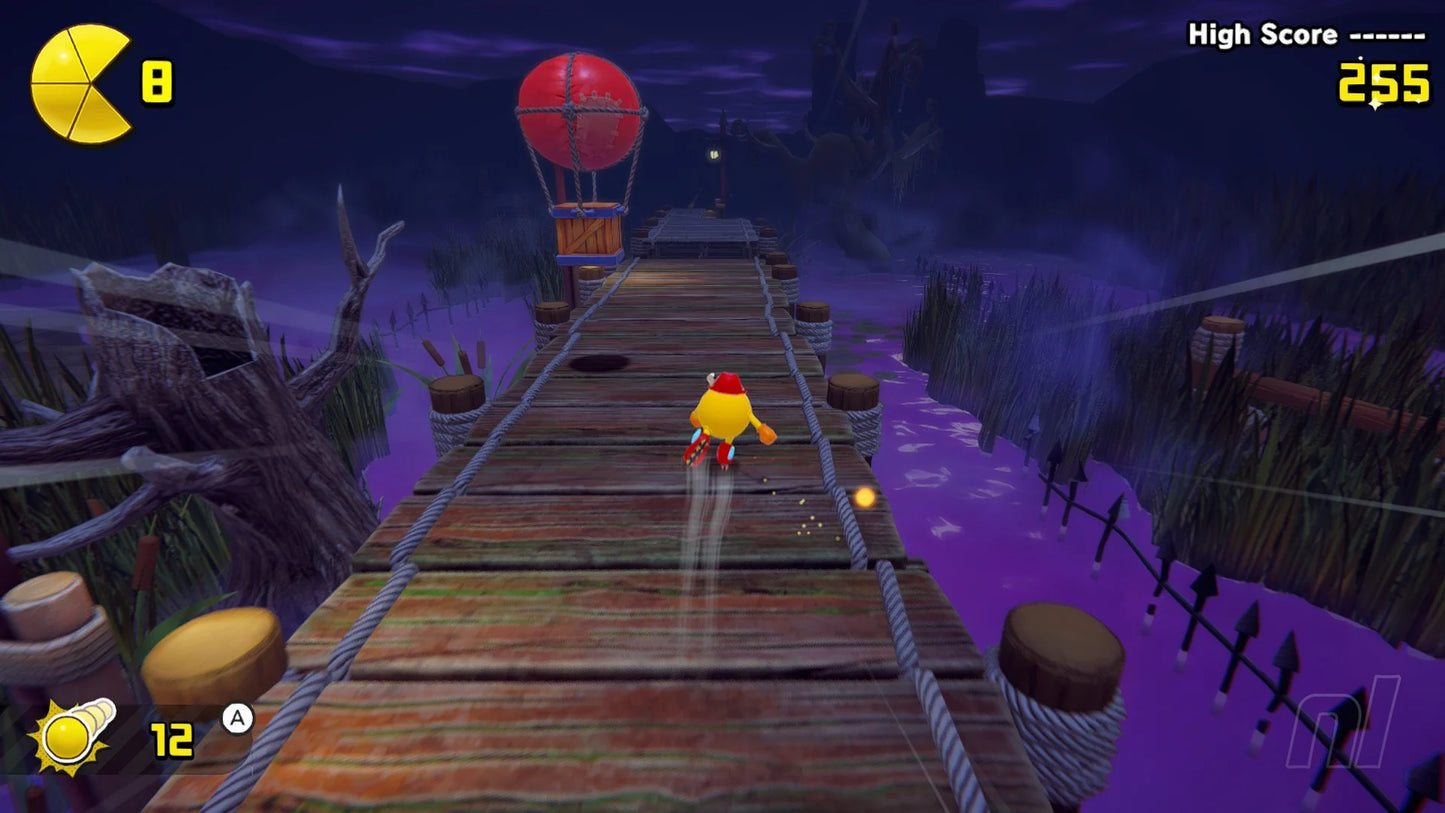Image resolution: width=1445 pixels, height=813 pixels.
Task: Click the wooden crate in the balloon basket
Action: (x=585, y=235)
